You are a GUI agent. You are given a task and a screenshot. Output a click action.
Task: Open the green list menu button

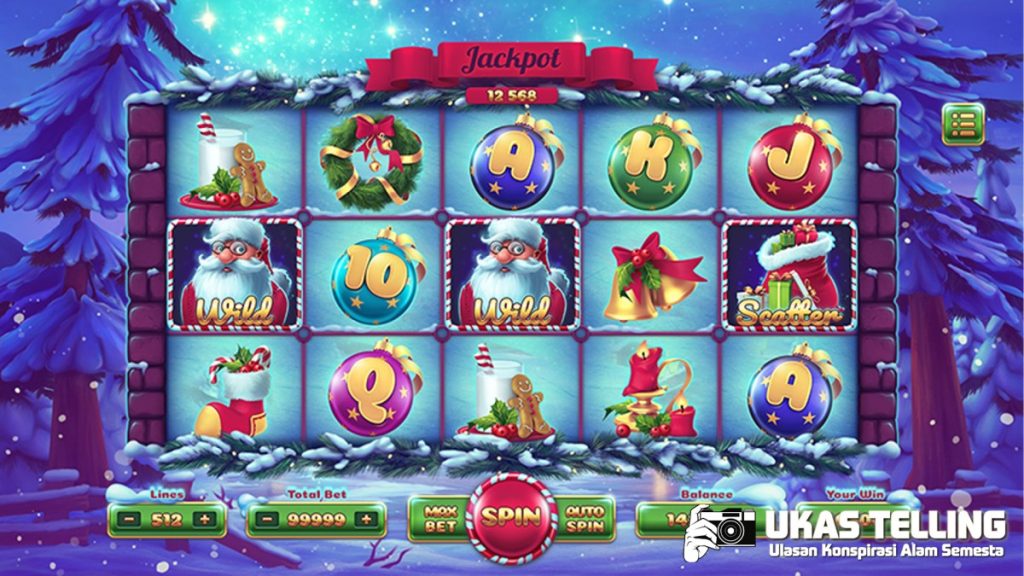coord(963,125)
